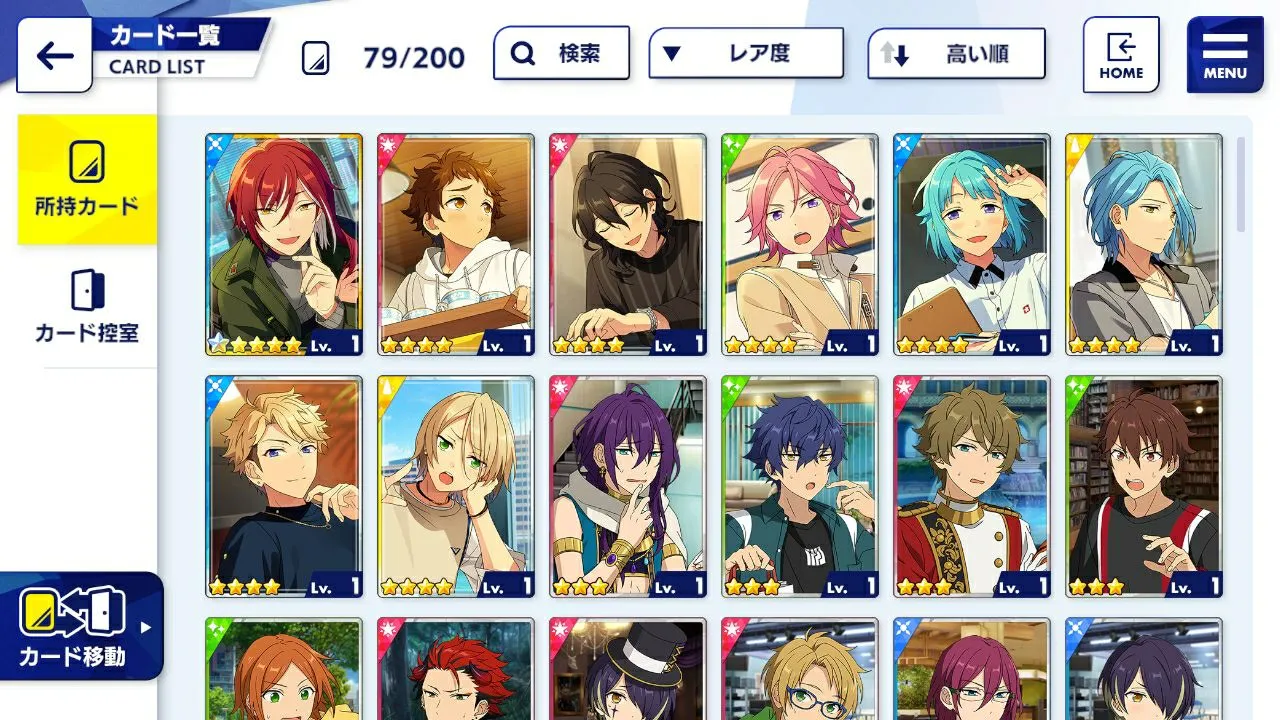Image resolution: width=1280 pixels, height=720 pixels.
Task: Select the five-star red-haired character card
Action: coord(284,244)
